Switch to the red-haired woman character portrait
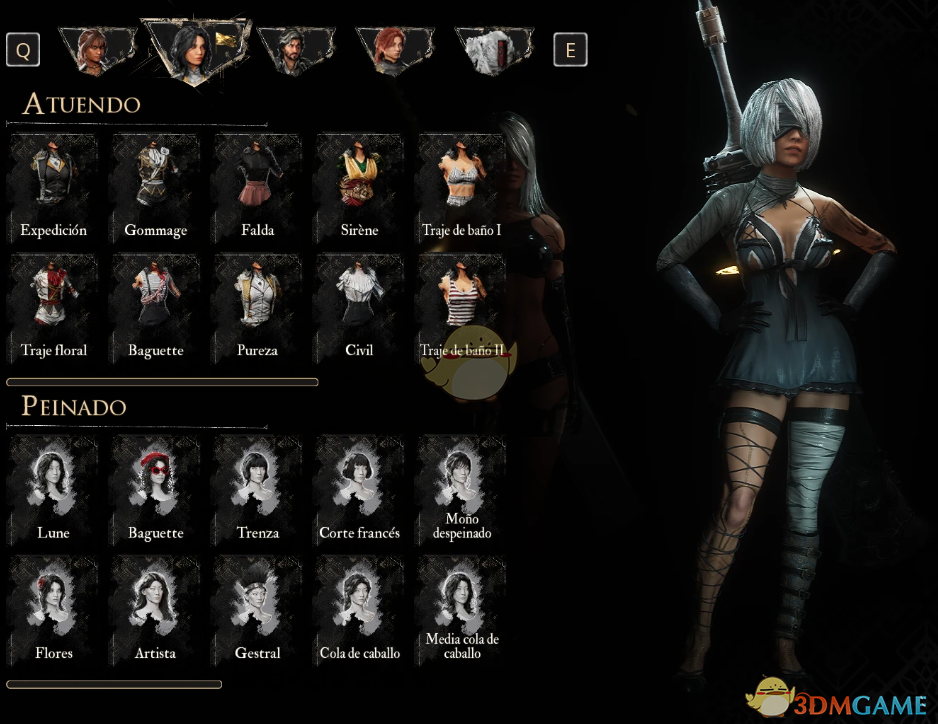This screenshot has height=724, width=938. (x=393, y=50)
